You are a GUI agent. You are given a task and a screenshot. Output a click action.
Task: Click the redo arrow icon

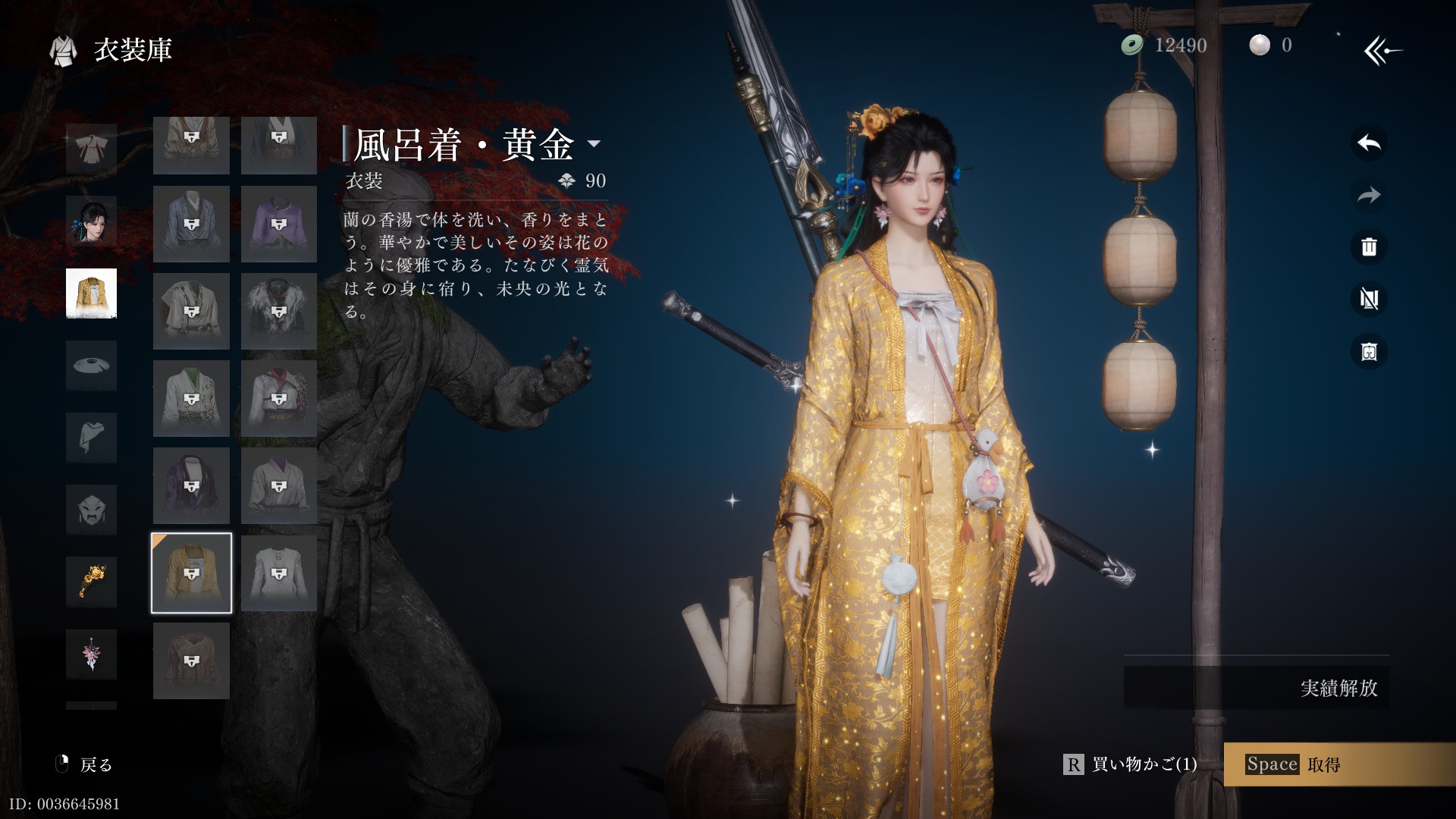point(1369,196)
